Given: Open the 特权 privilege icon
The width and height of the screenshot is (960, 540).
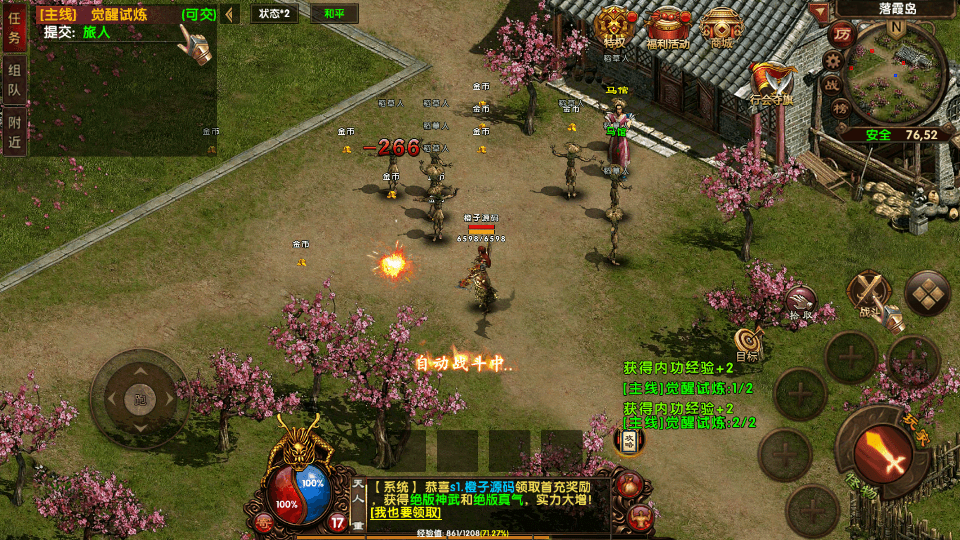Looking at the screenshot, I should (x=614, y=27).
